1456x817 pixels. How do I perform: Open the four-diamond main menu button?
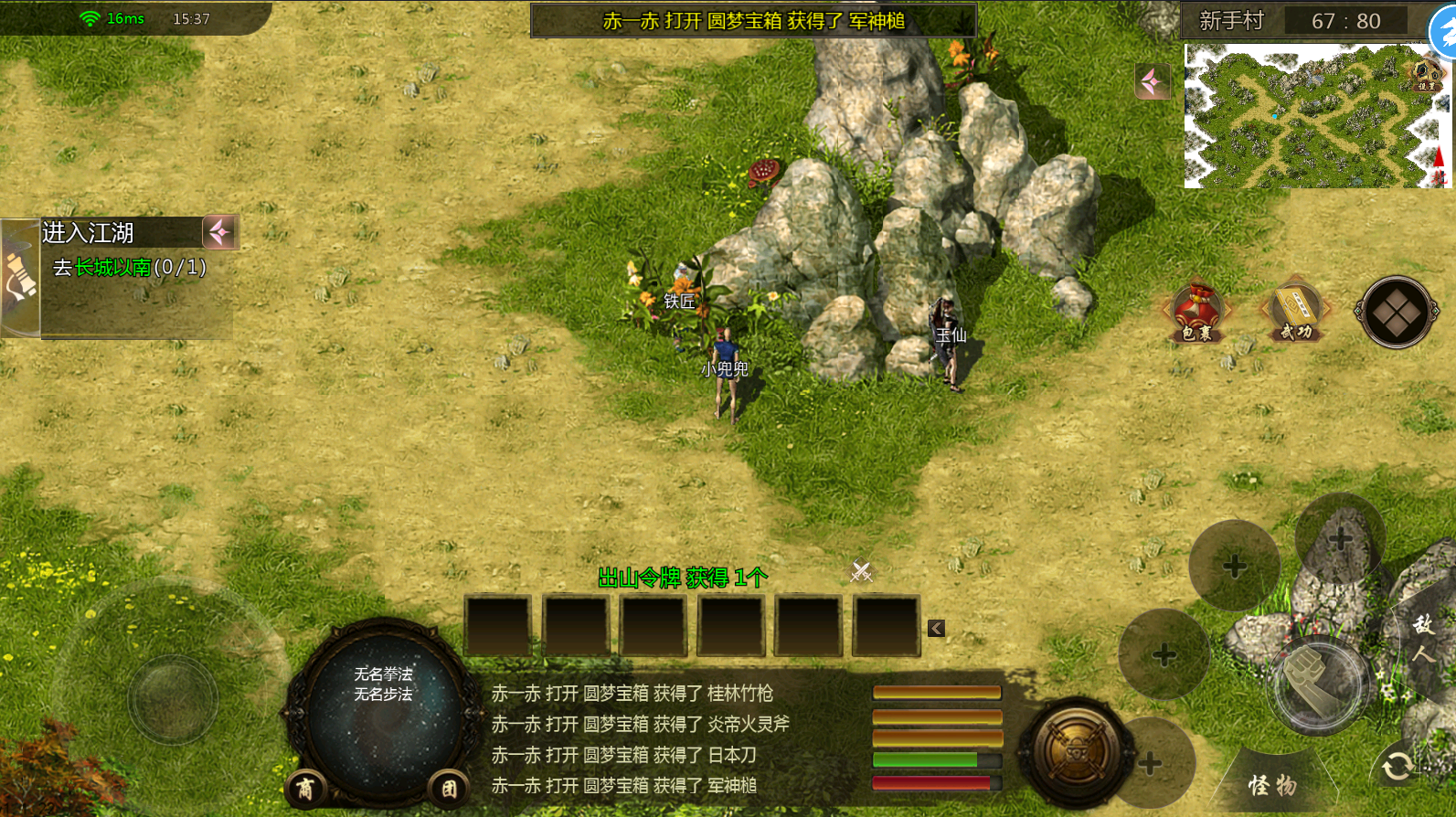point(1396,313)
